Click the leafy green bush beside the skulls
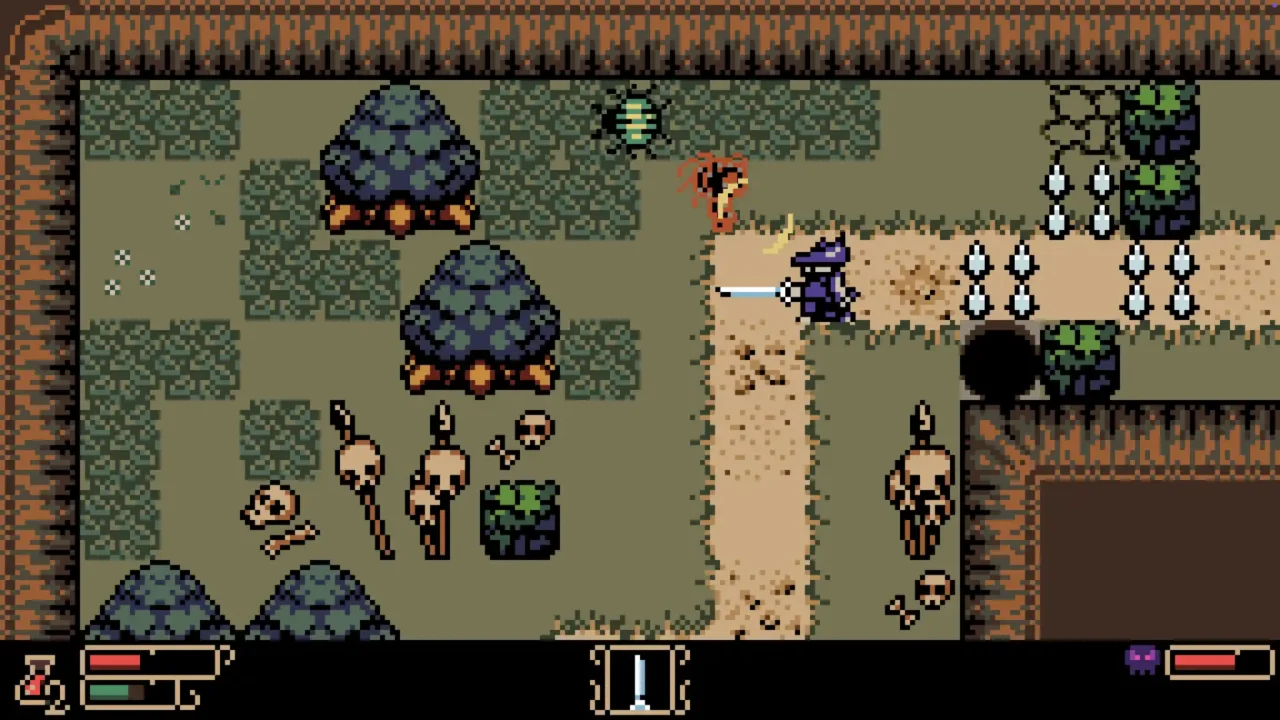This screenshot has width=1280, height=720. 518,520
